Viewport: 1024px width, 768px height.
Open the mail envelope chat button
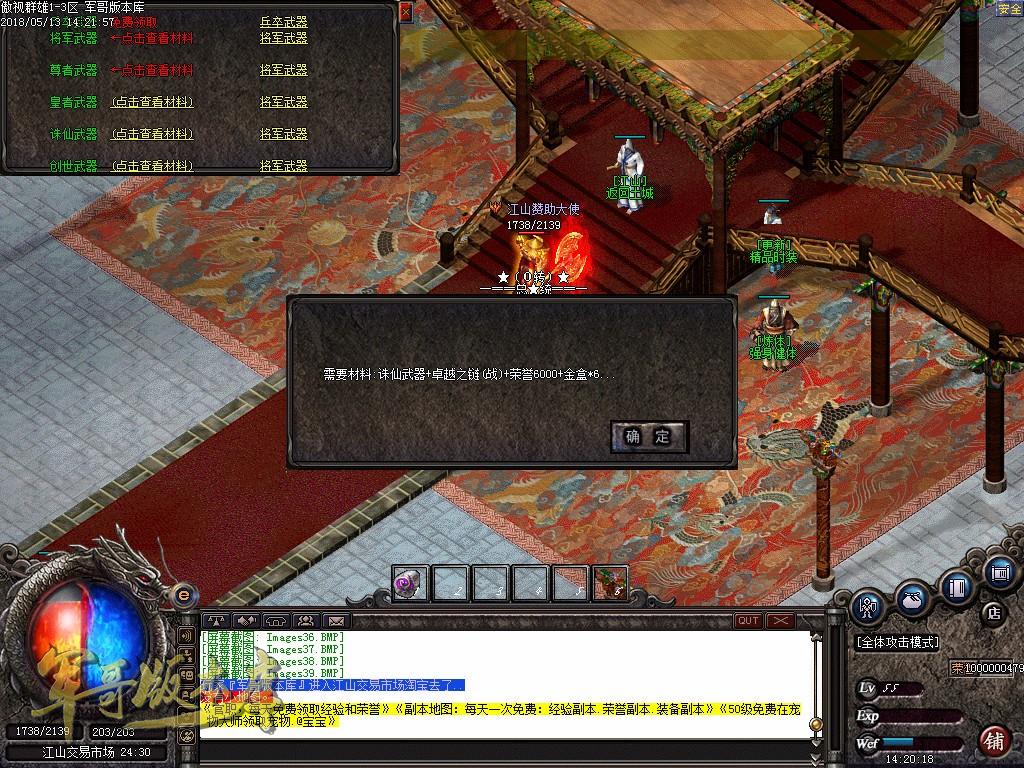tap(337, 621)
